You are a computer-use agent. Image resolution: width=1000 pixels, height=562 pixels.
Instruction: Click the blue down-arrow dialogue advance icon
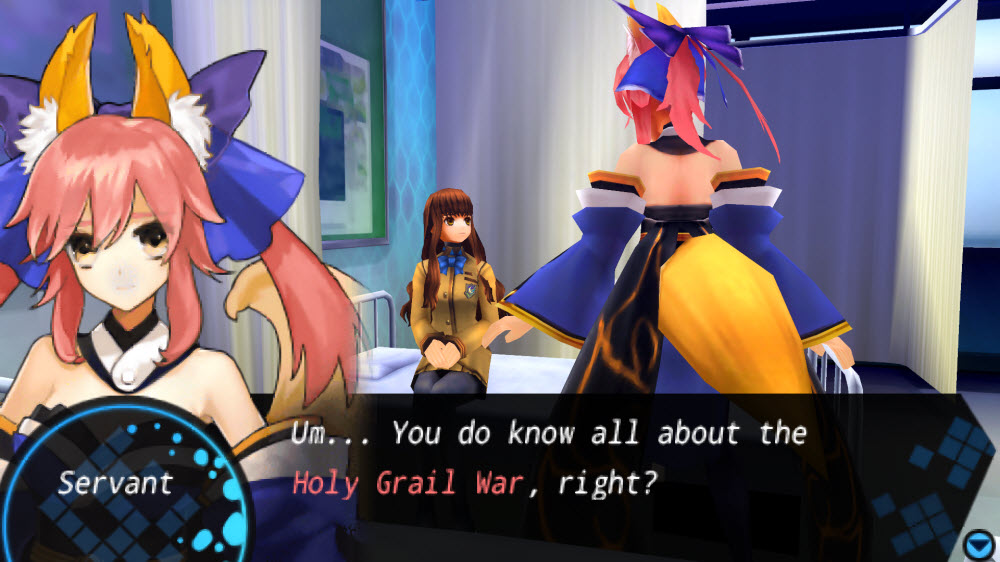click(978, 545)
